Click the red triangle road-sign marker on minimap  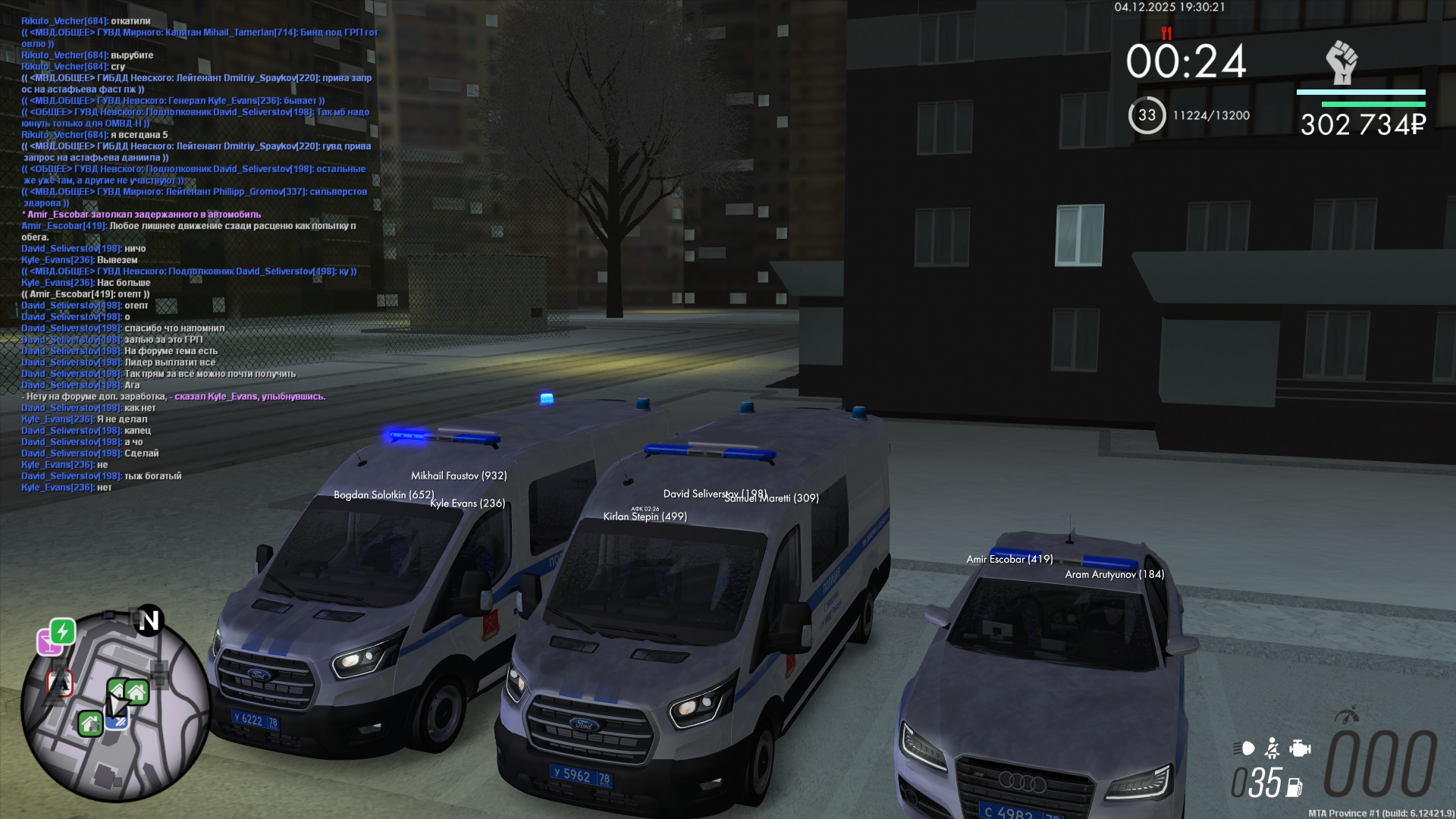tap(61, 683)
